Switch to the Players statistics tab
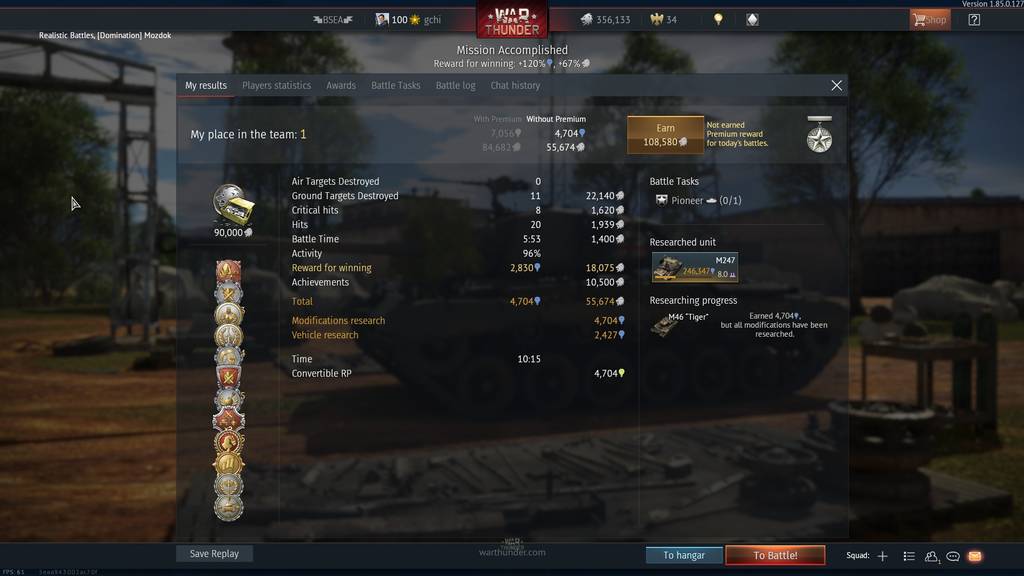The image size is (1024, 576). tap(276, 86)
